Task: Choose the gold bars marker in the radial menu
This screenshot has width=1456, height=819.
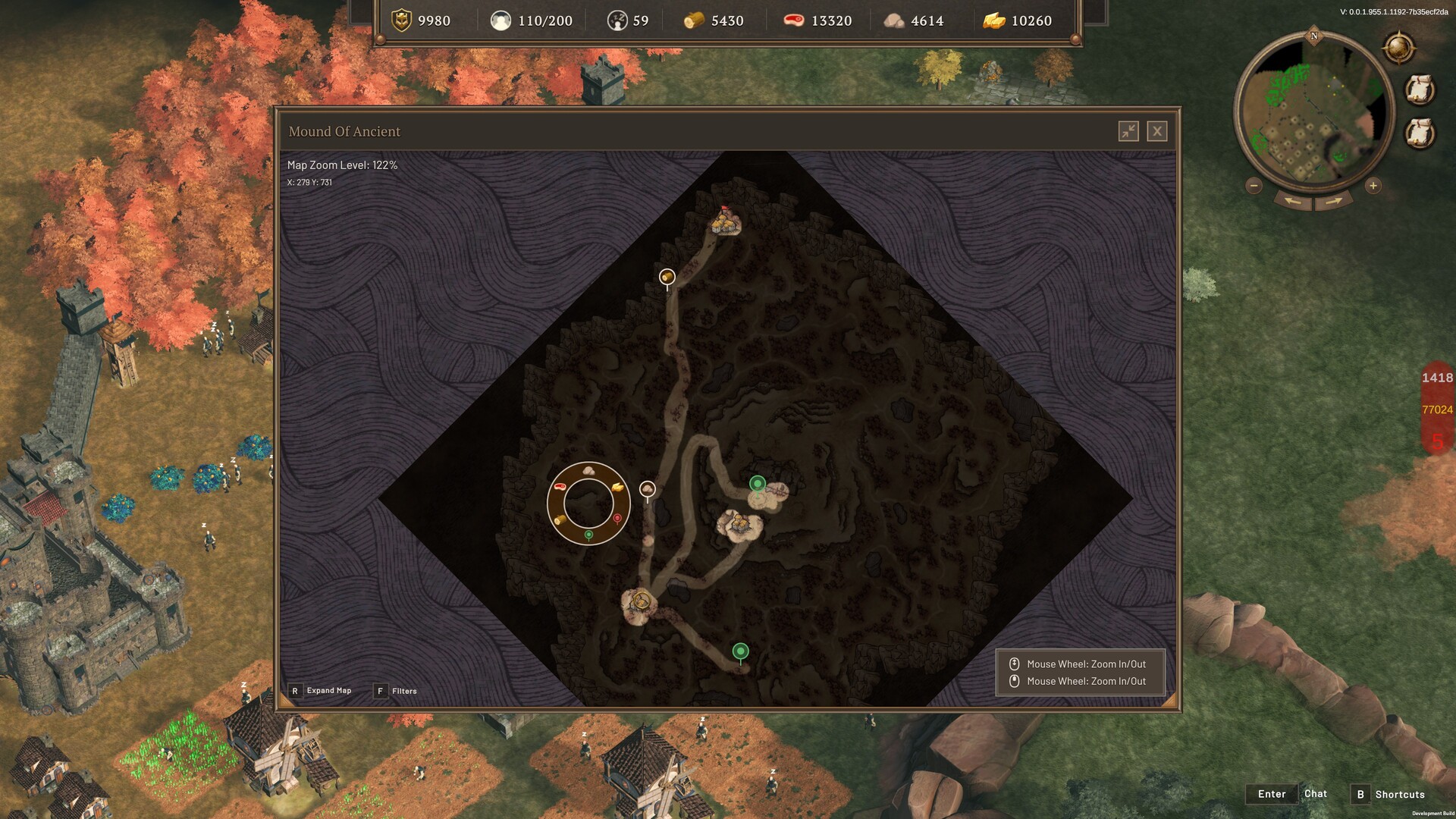Action: click(619, 486)
